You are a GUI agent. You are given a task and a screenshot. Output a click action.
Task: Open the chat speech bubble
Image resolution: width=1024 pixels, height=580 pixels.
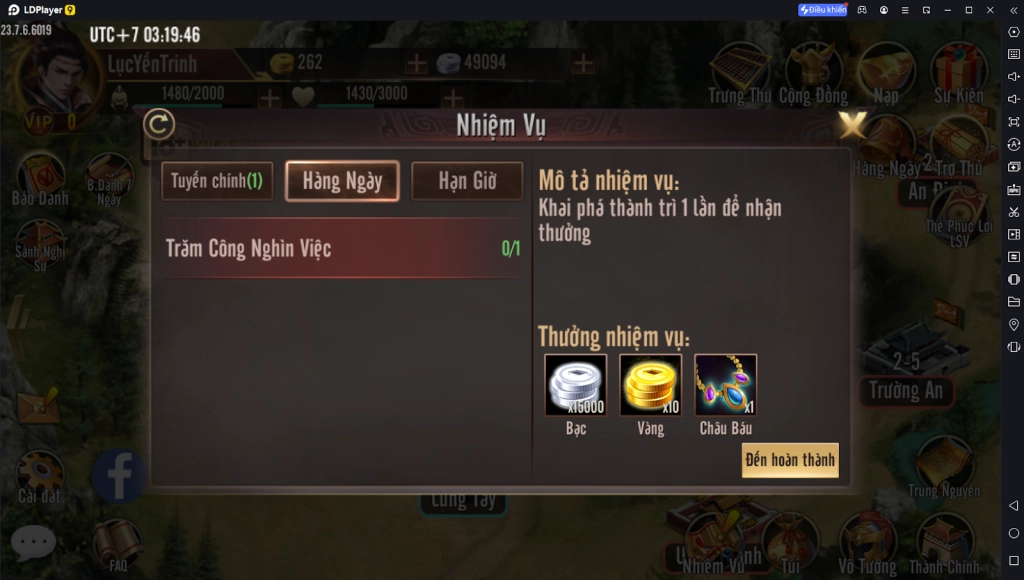pyautogui.click(x=33, y=542)
